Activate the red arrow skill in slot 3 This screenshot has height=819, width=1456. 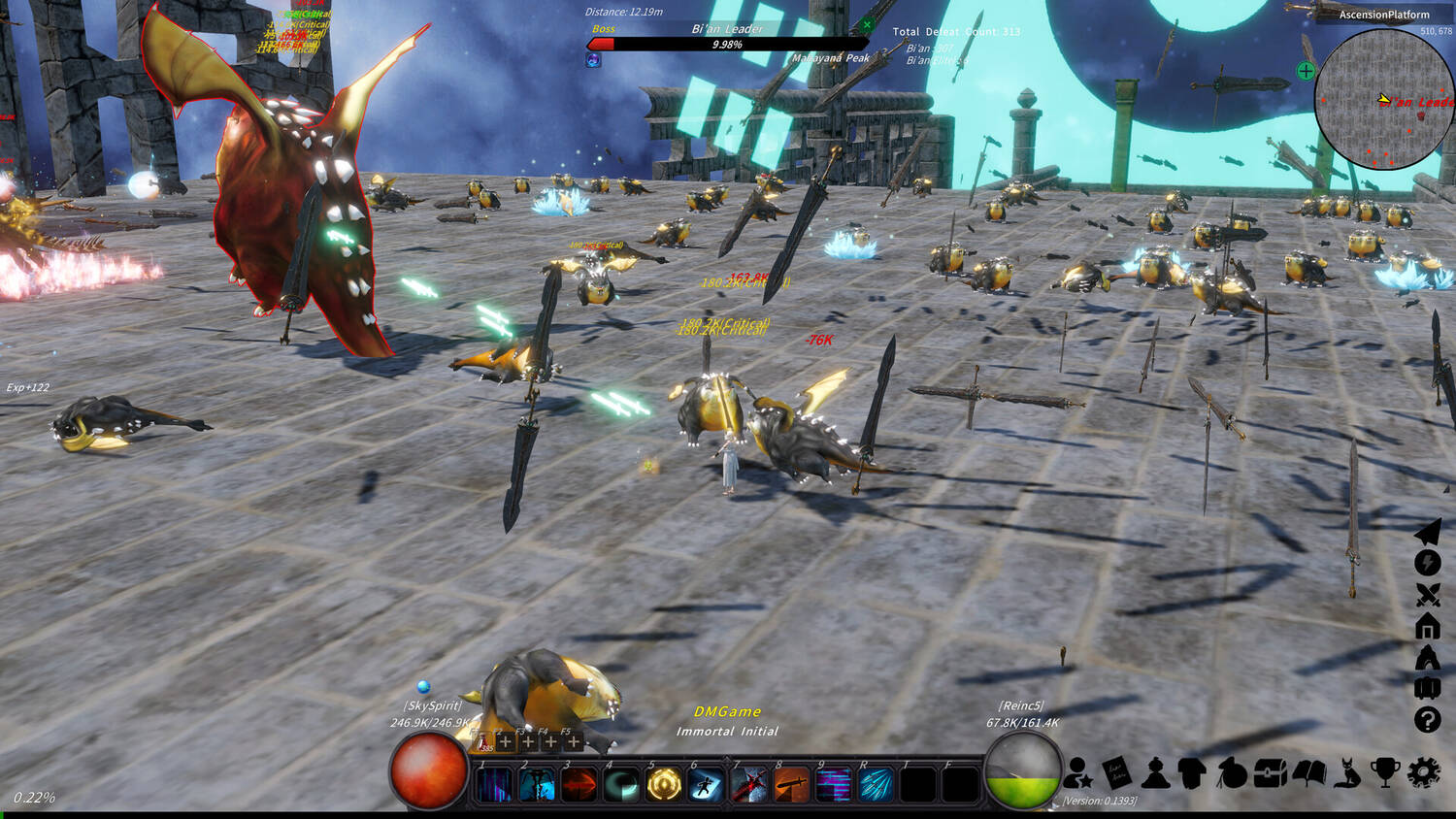coord(579,784)
